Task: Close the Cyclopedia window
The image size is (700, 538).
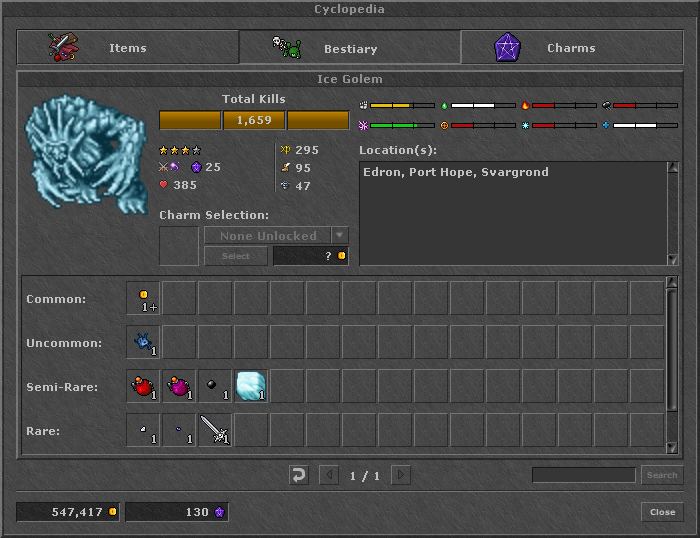Action: [x=662, y=512]
